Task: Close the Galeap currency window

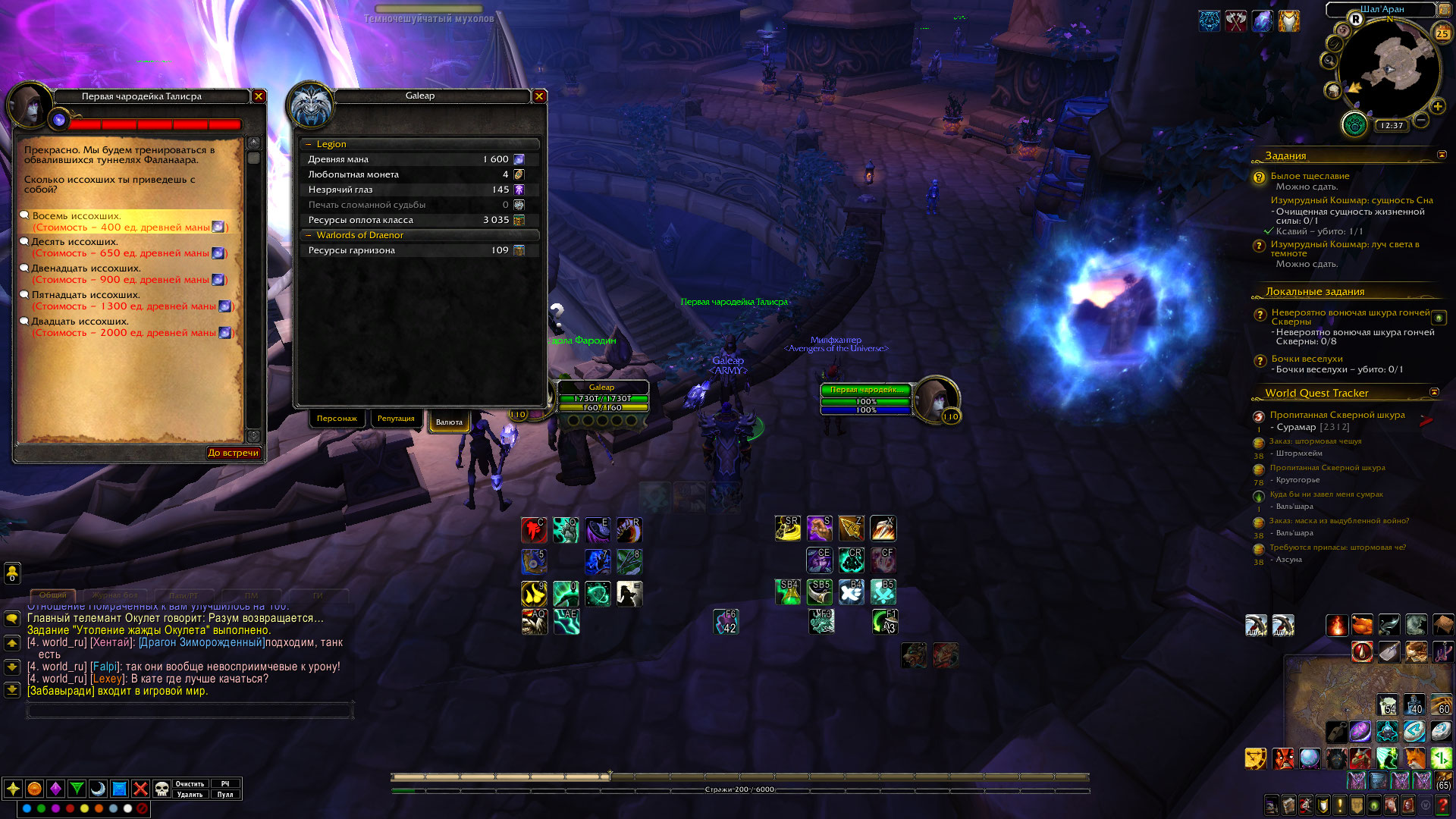Action: [x=539, y=96]
